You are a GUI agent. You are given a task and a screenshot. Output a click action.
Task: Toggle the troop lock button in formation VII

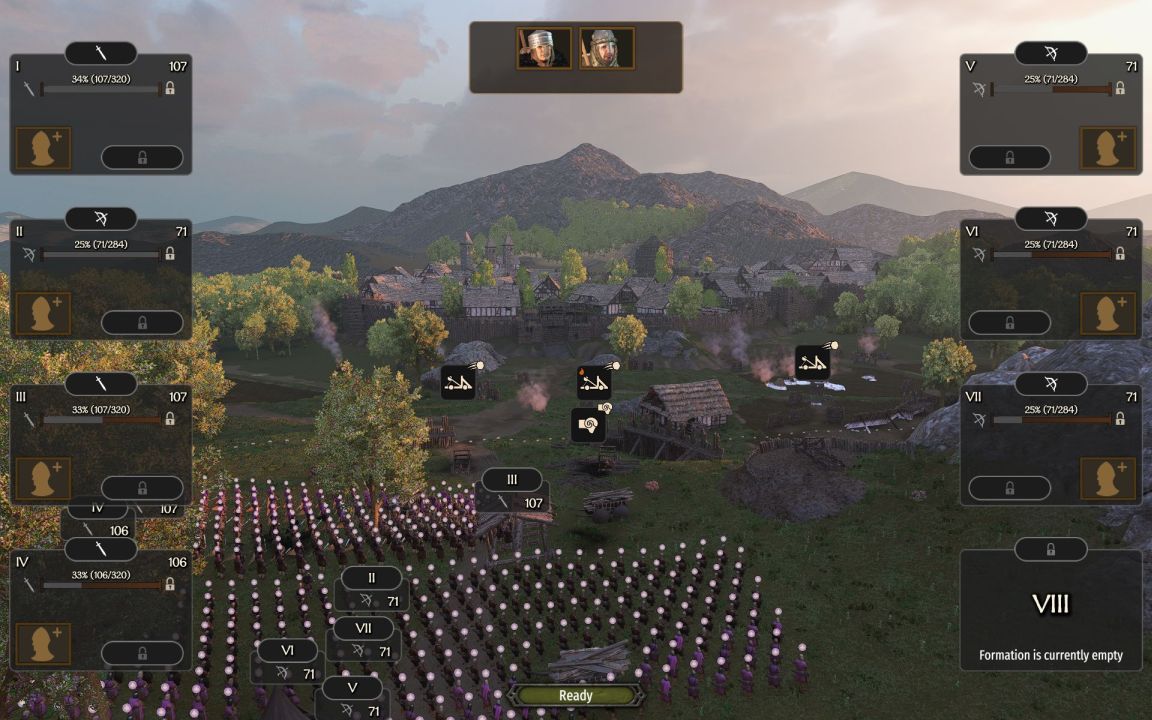(1009, 488)
